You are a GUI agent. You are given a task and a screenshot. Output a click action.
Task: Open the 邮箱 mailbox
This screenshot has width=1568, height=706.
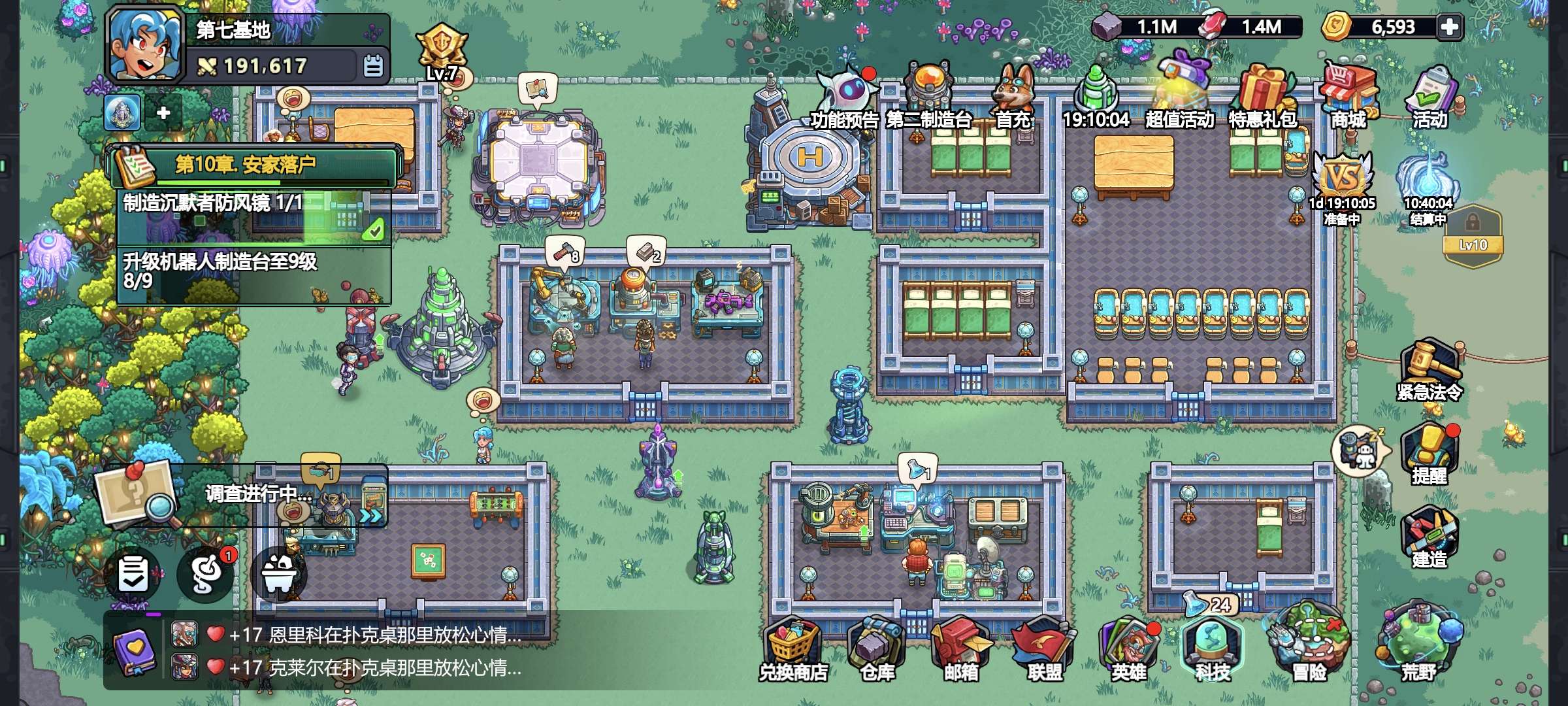tap(961, 650)
